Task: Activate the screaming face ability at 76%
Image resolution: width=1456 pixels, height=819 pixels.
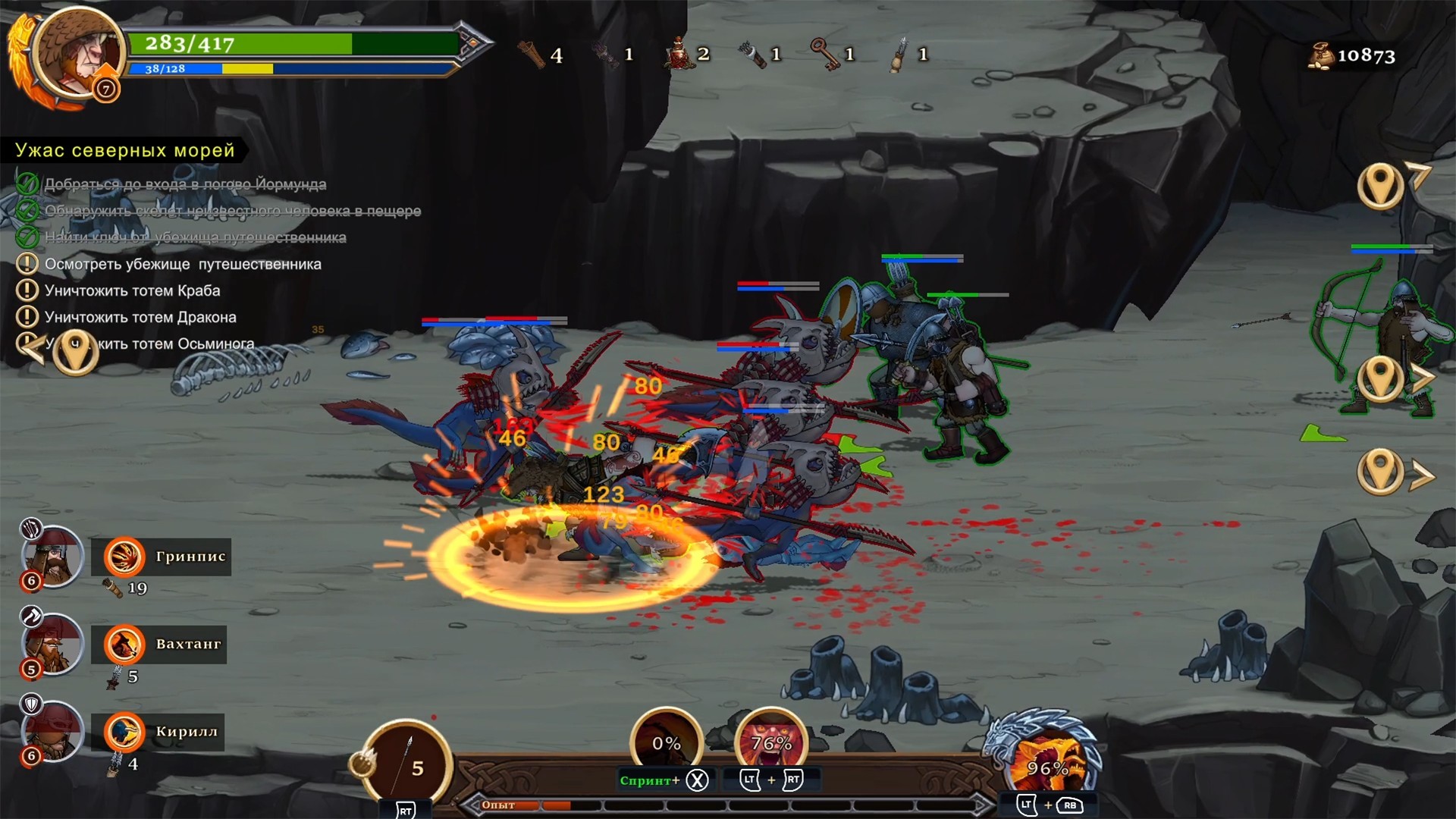Action: [770, 742]
